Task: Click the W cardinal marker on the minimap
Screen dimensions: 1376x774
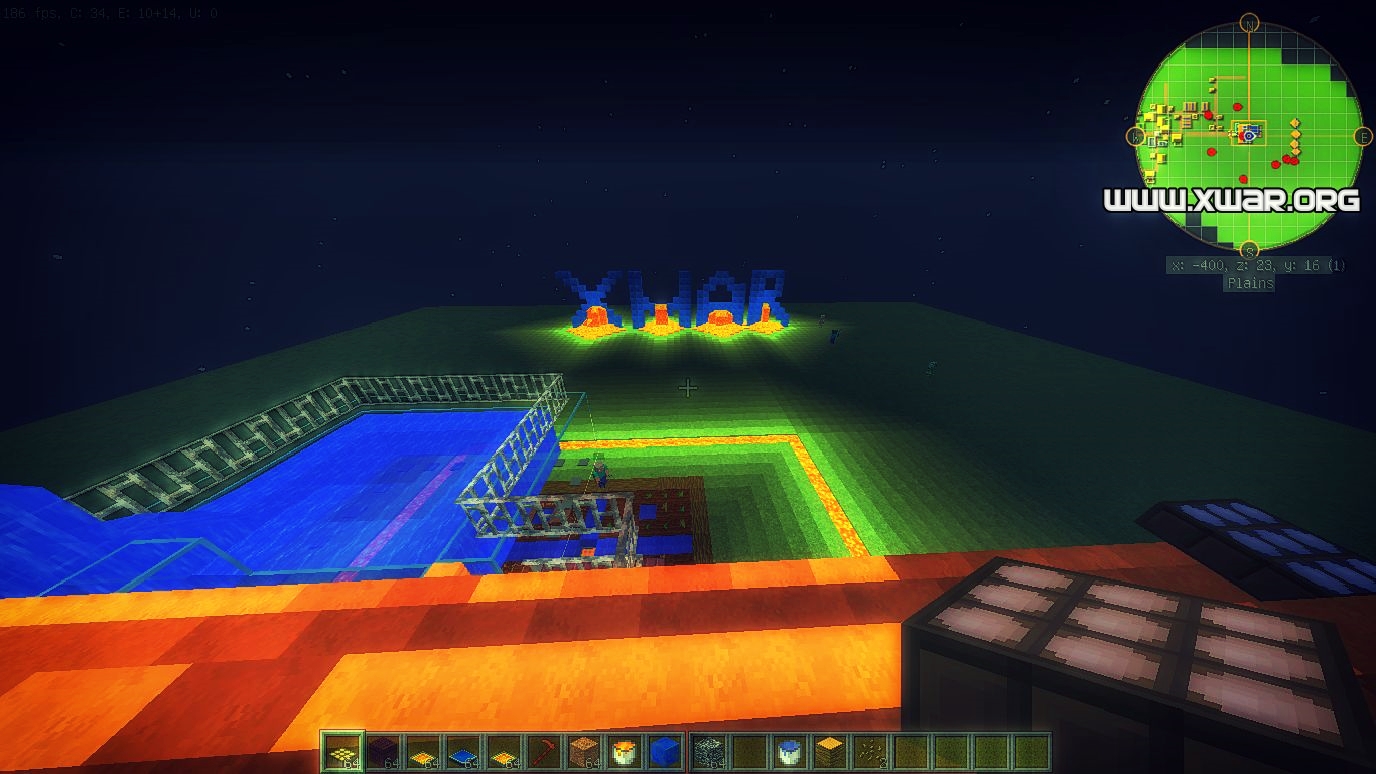Action: [x=1136, y=135]
